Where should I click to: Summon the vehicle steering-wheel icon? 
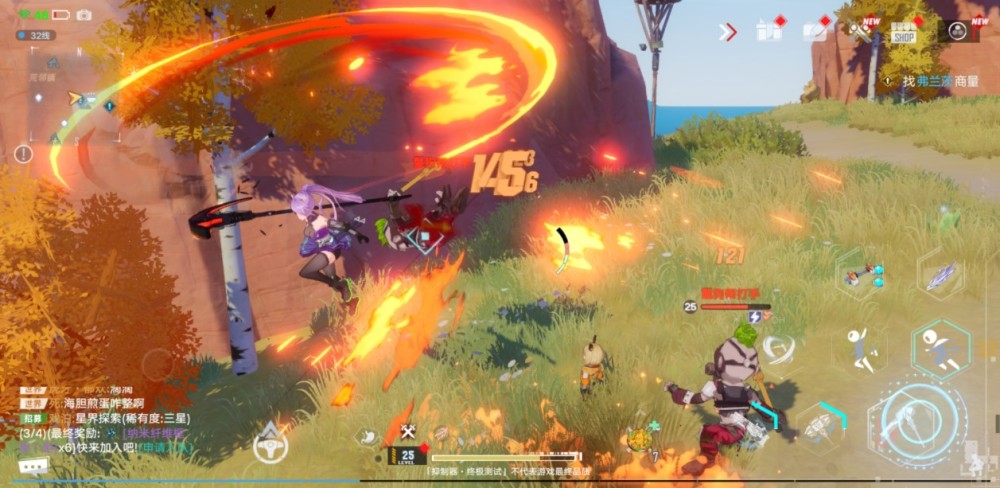point(270,442)
